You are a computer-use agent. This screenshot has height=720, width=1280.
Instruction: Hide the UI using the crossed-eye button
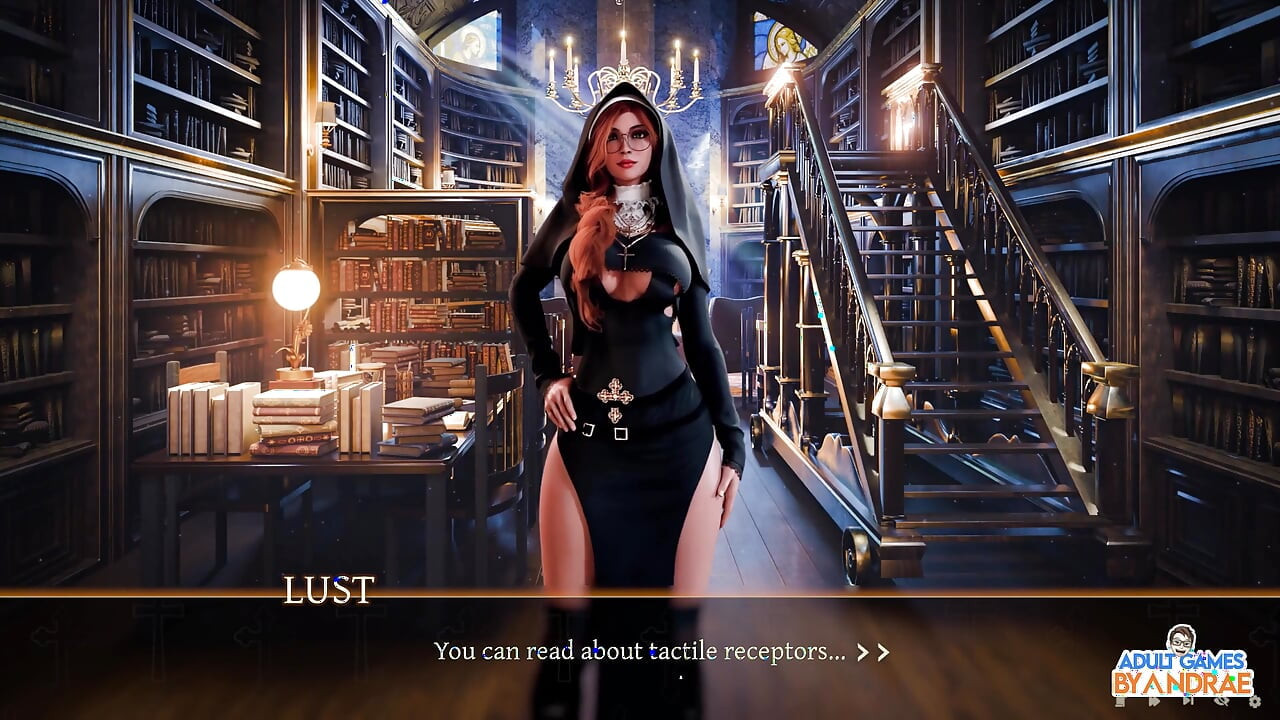pos(1220,702)
